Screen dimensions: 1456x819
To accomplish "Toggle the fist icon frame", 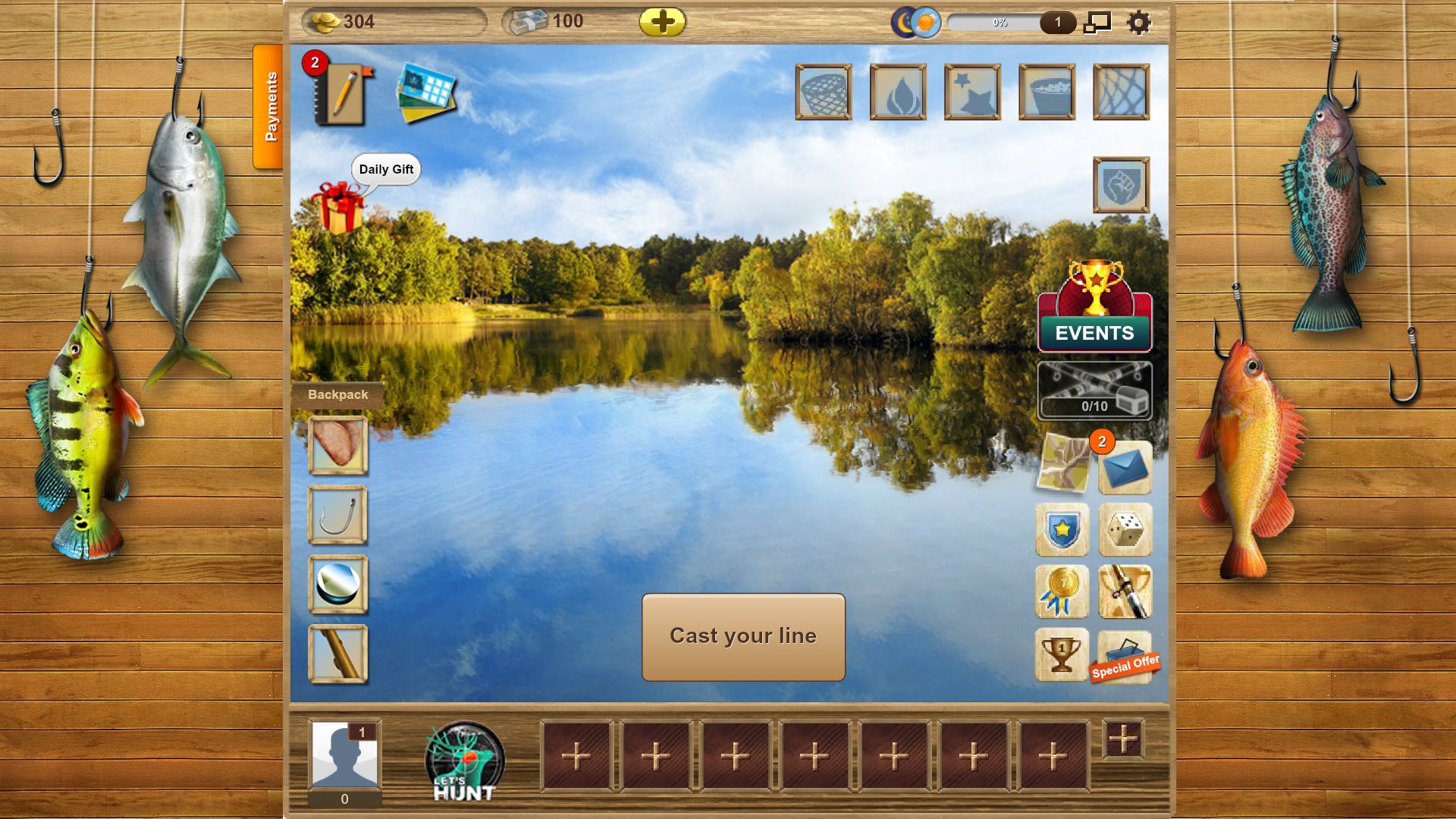I will [1120, 184].
